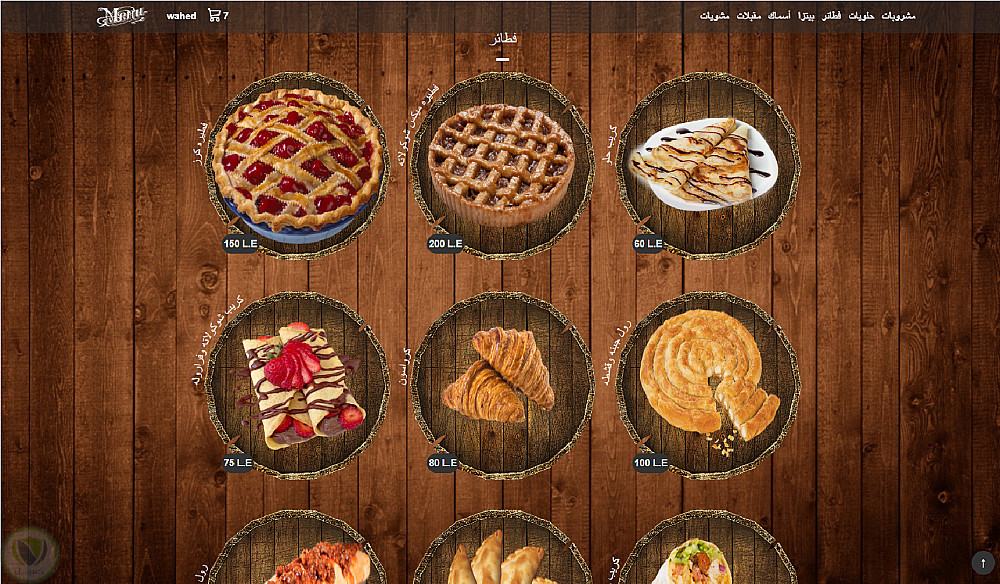1000x584 pixels.
Task: Pick the sweet crepe plate priced 60 L.E
Action: click(706, 162)
